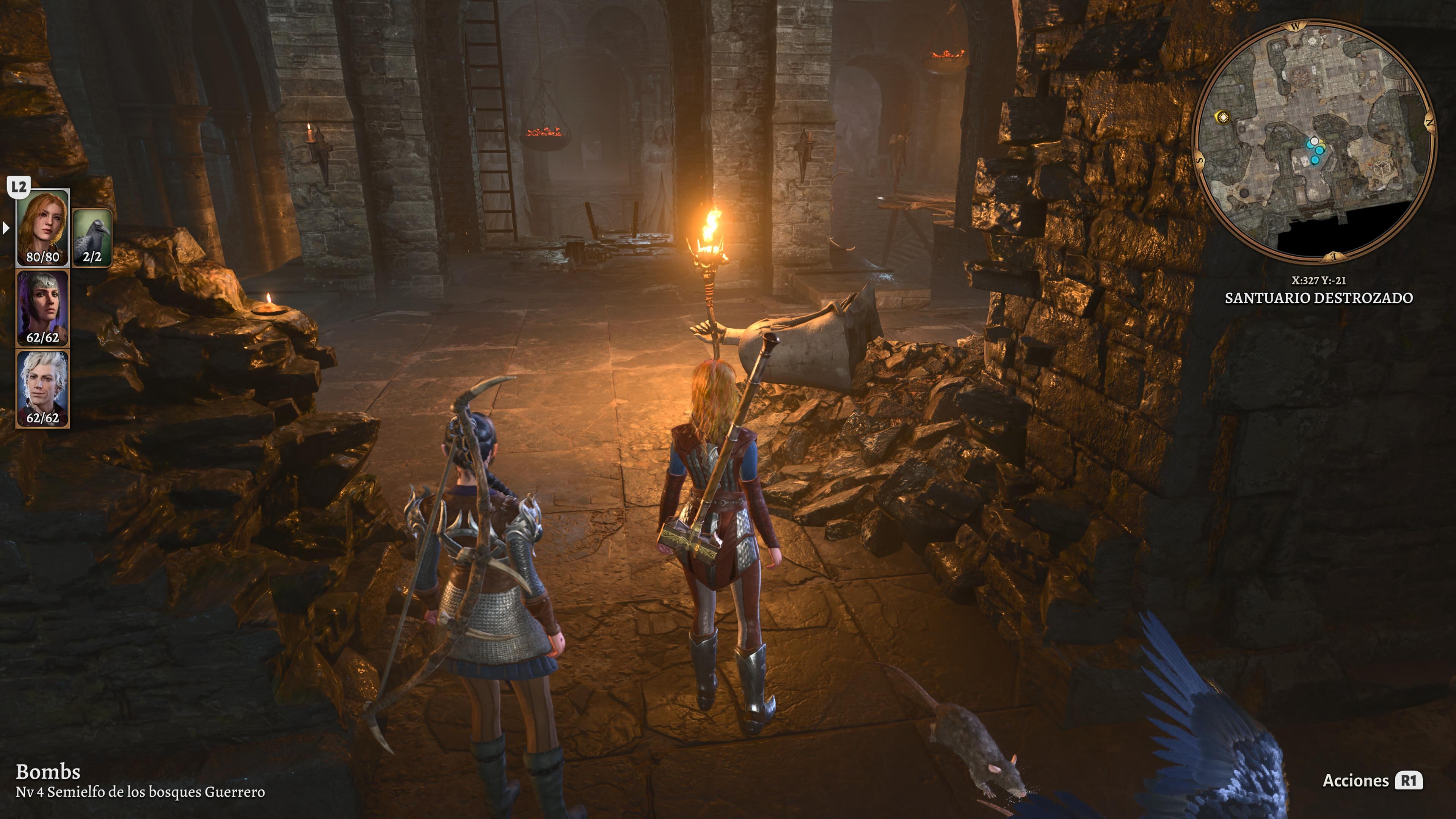Open the circular minimap
1456x819 pixels.
pyautogui.click(x=1314, y=141)
